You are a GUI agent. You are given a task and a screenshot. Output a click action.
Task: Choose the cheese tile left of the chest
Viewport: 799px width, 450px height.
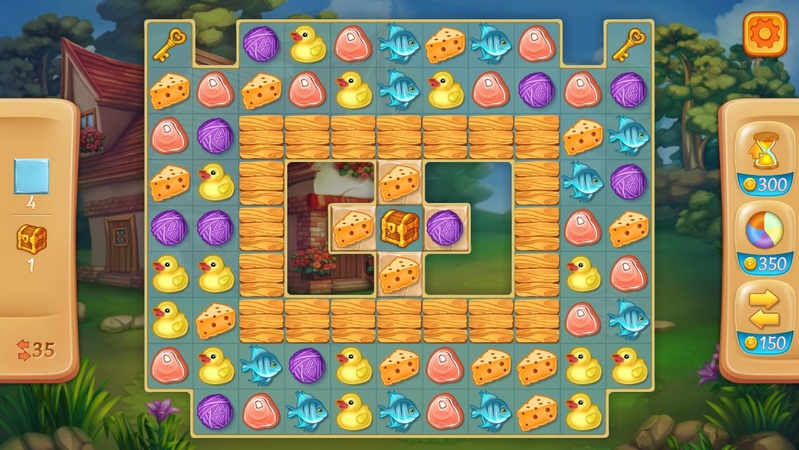coord(353,228)
